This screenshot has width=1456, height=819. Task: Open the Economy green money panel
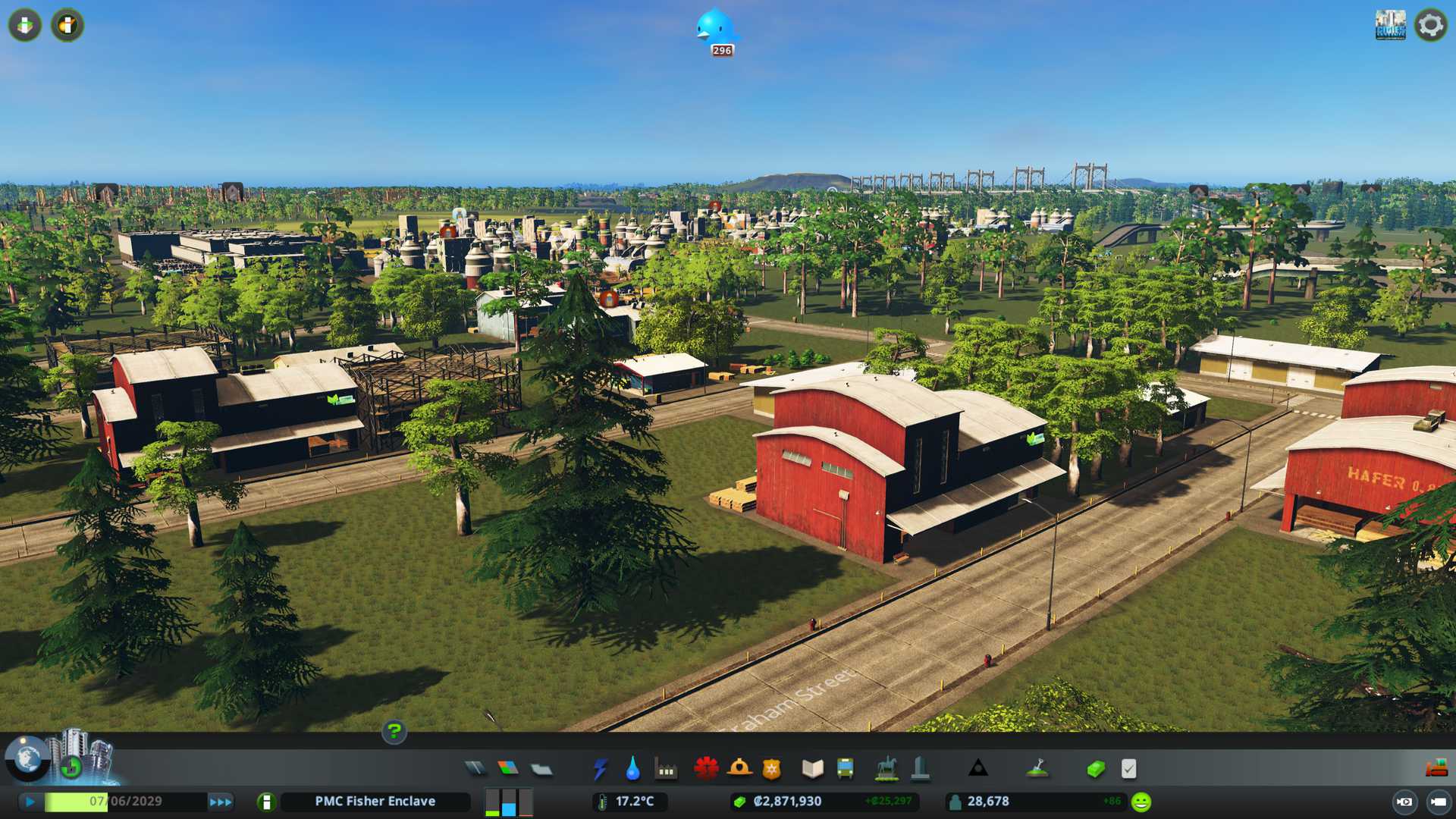[x=1095, y=769]
